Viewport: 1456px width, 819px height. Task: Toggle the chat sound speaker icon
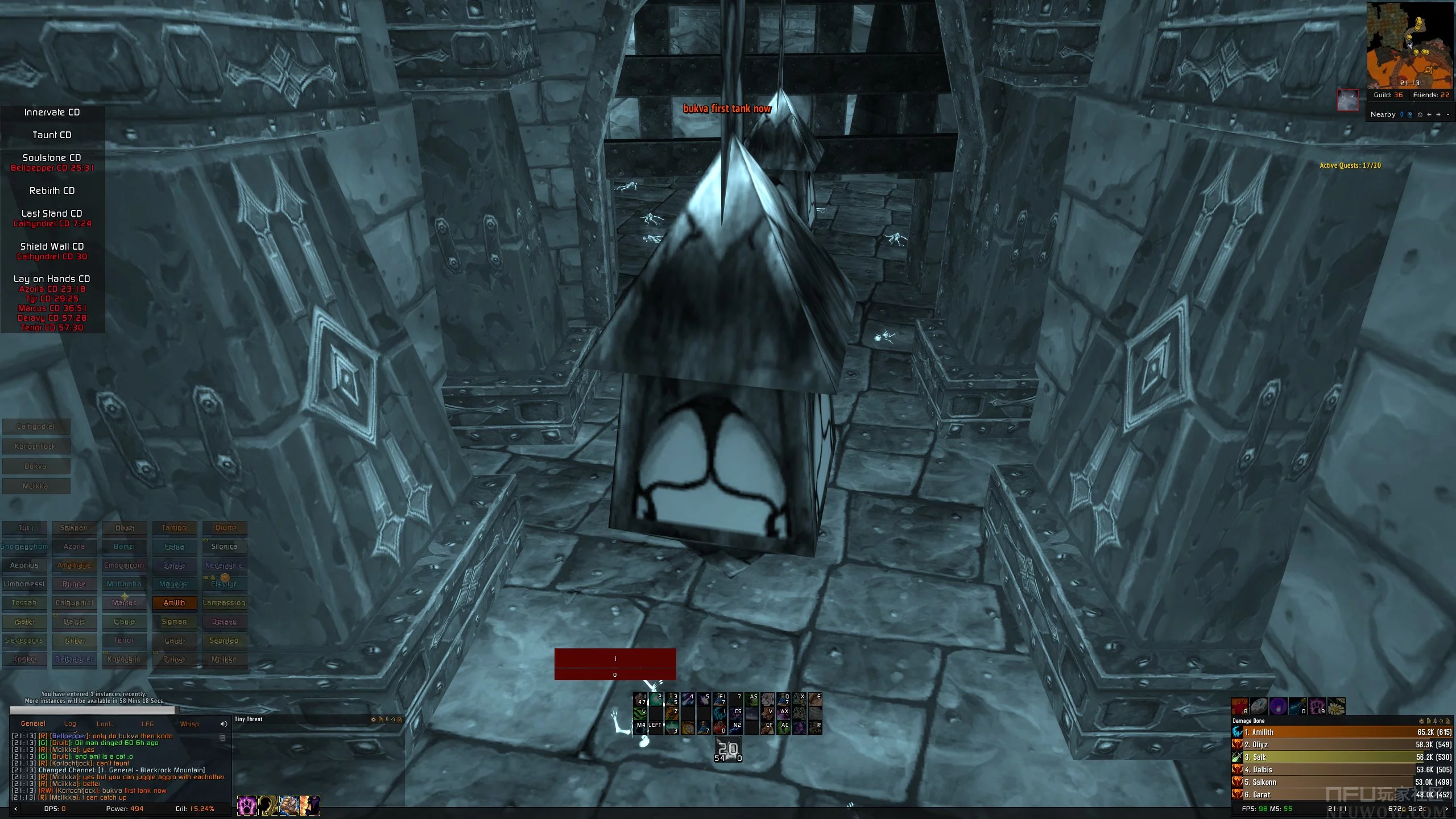[x=223, y=724]
